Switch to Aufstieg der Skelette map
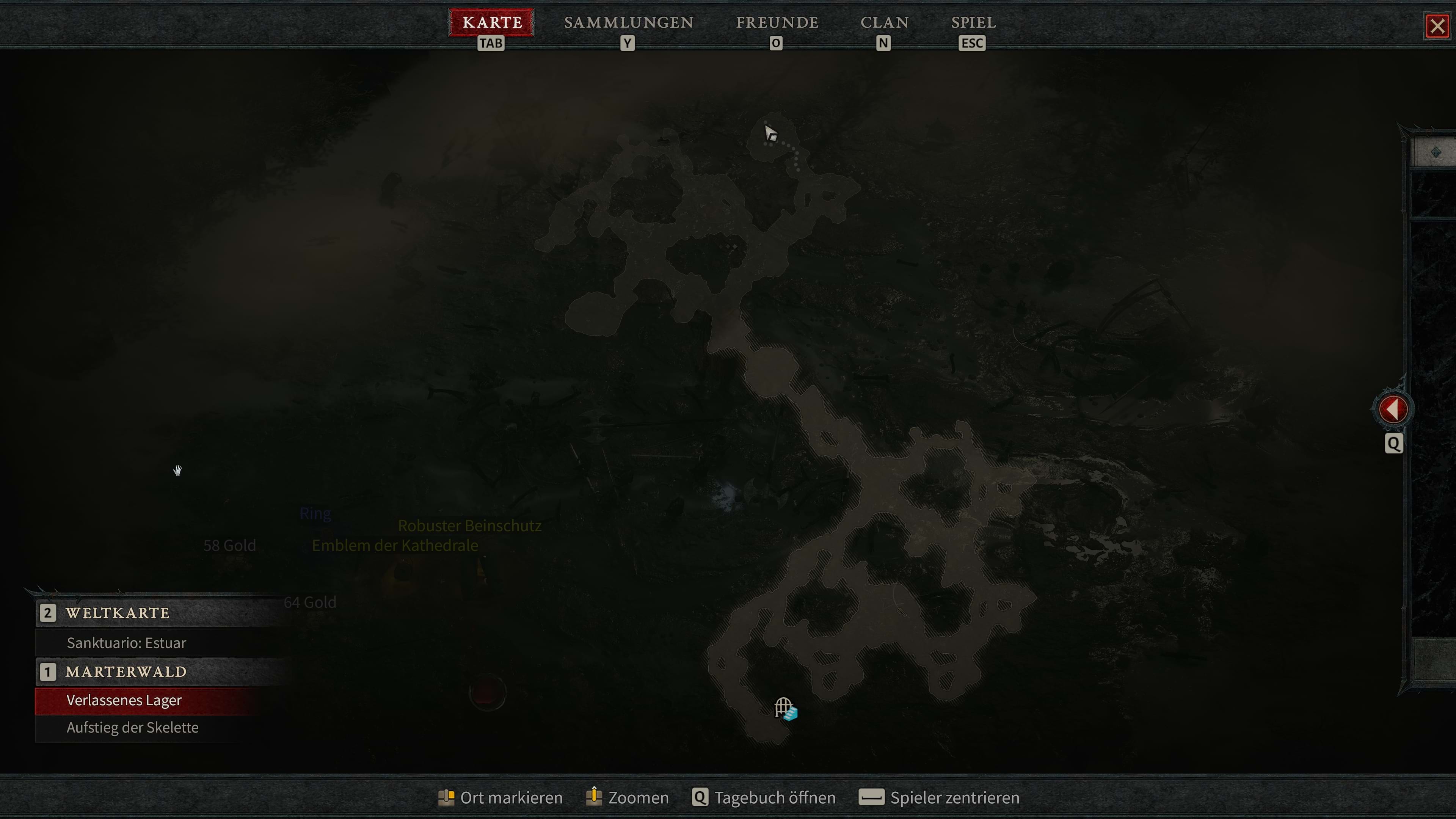This screenshot has height=819, width=1456. (x=132, y=728)
